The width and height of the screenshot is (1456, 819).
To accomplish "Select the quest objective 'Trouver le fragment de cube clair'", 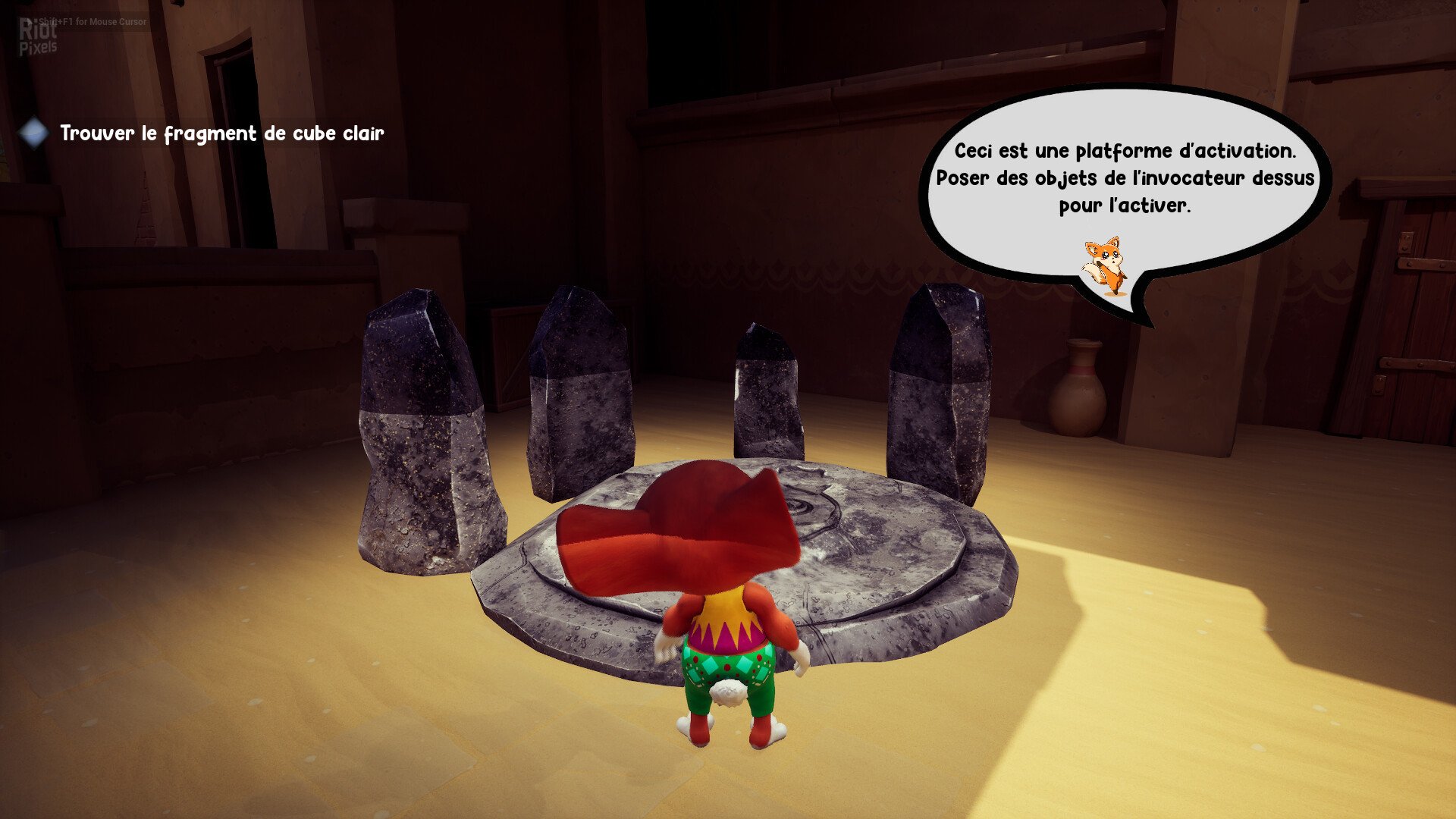I will coord(222,133).
